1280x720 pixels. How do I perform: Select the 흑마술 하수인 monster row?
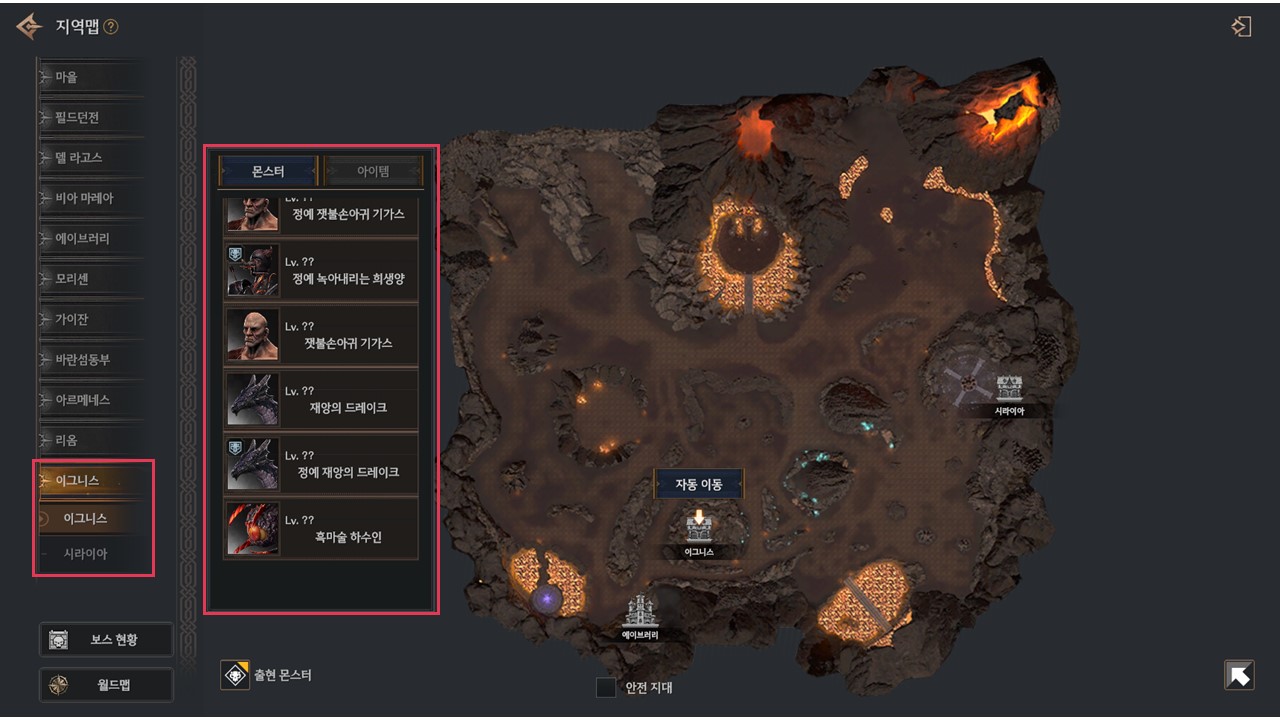pyautogui.click(x=321, y=528)
